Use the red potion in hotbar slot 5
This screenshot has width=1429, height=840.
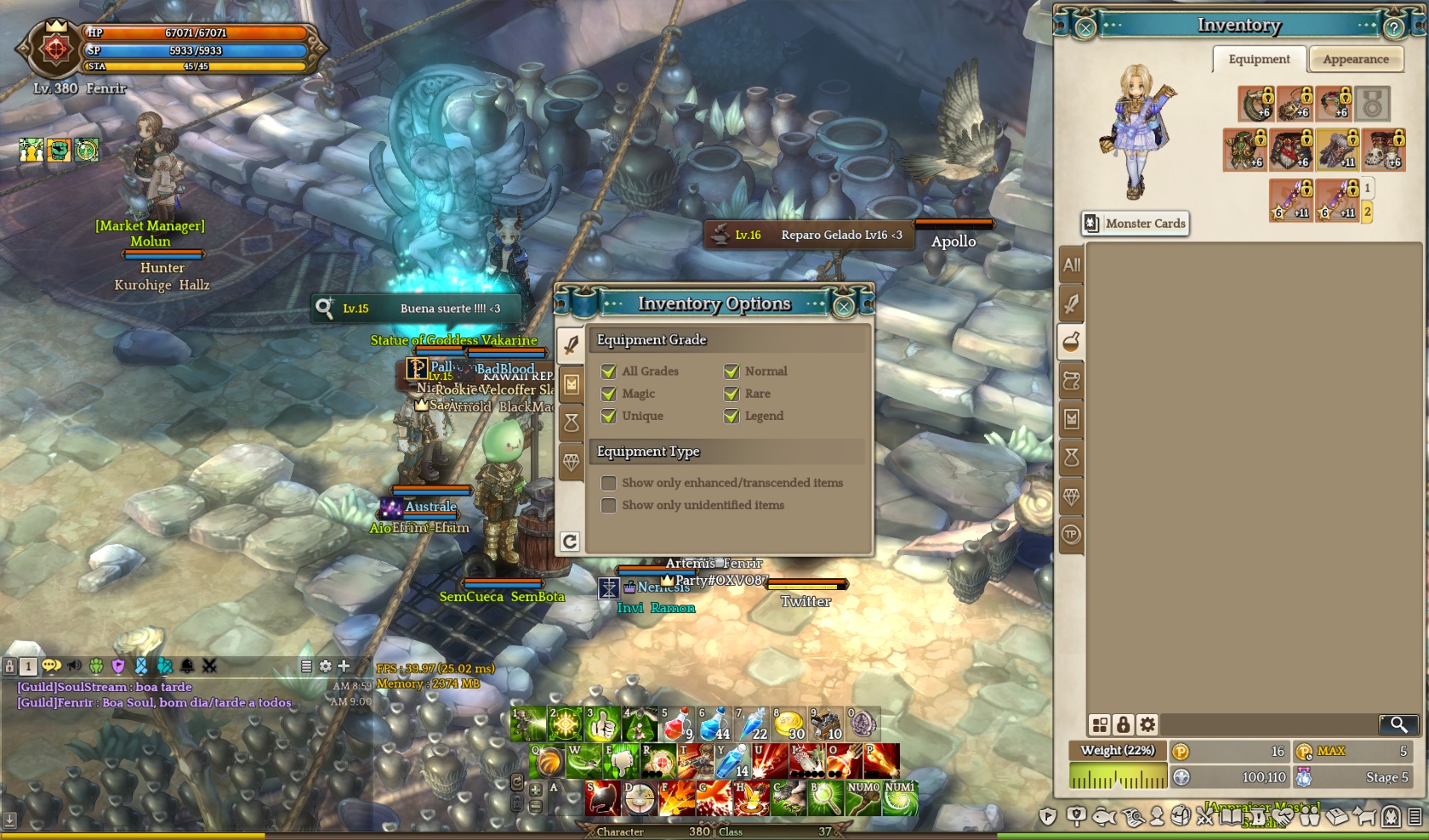(677, 724)
